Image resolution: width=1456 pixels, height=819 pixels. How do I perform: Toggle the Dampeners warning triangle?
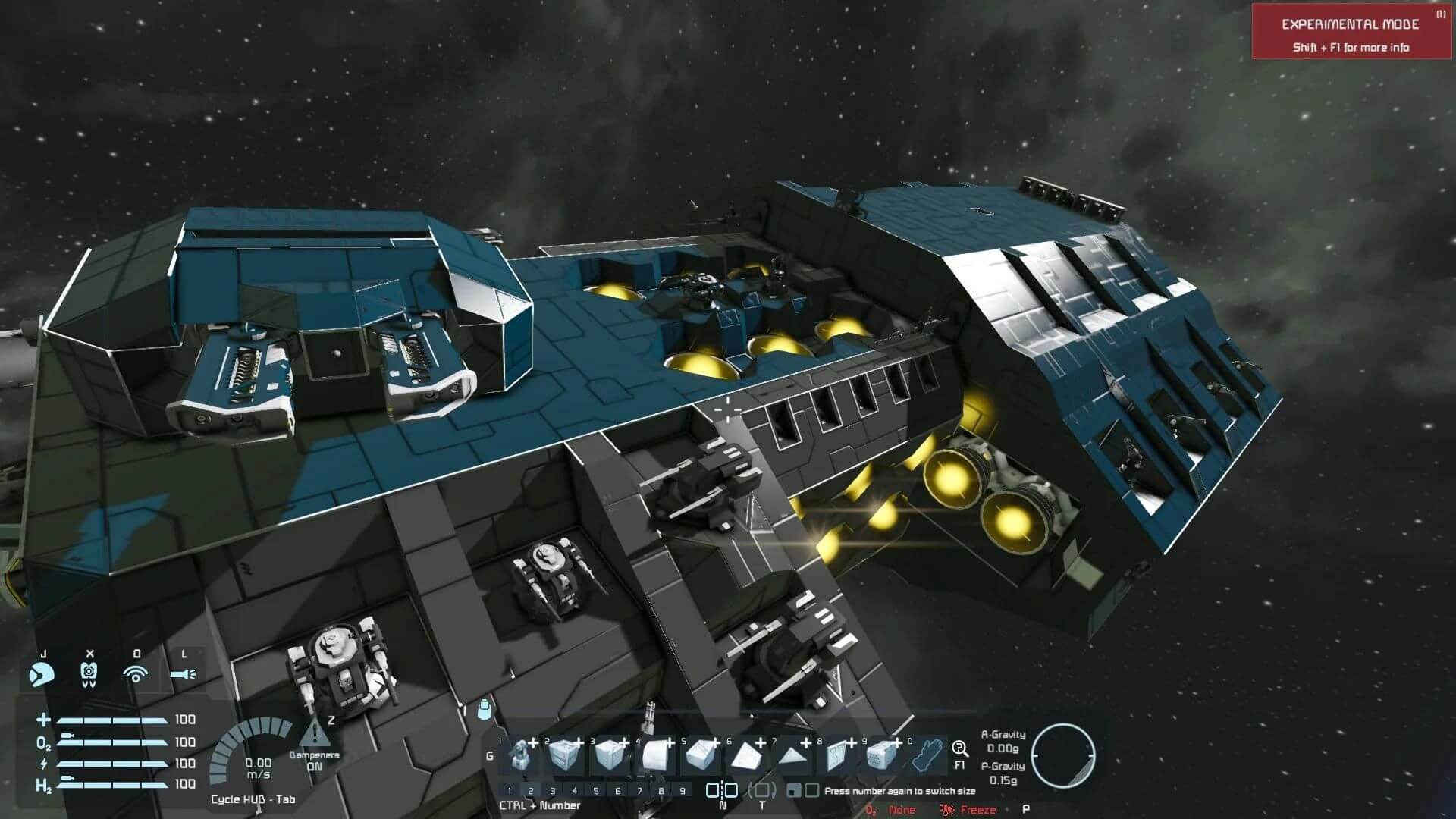pos(314,734)
